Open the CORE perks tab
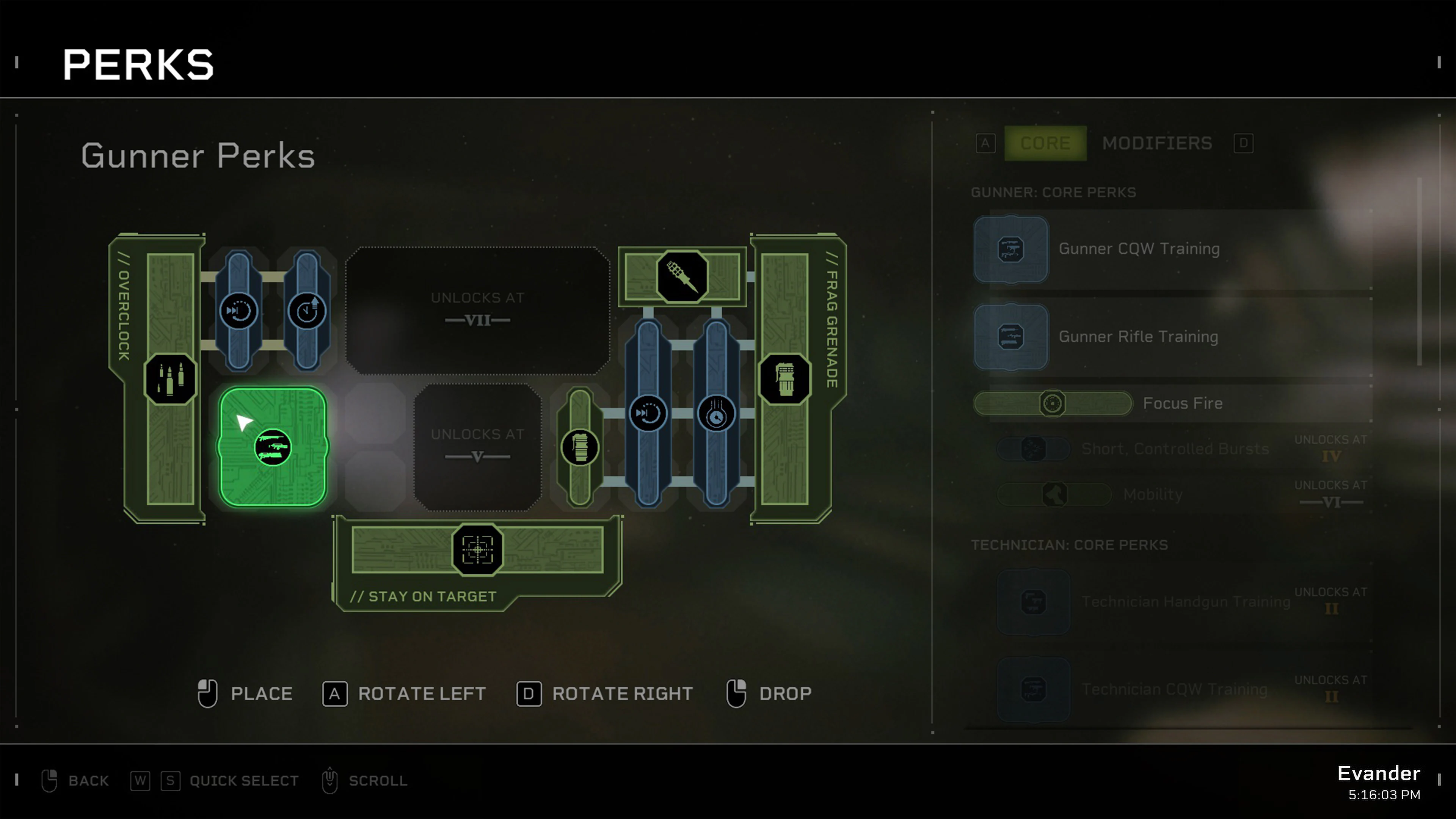Image resolution: width=1456 pixels, height=819 pixels. click(x=1045, y=143)
